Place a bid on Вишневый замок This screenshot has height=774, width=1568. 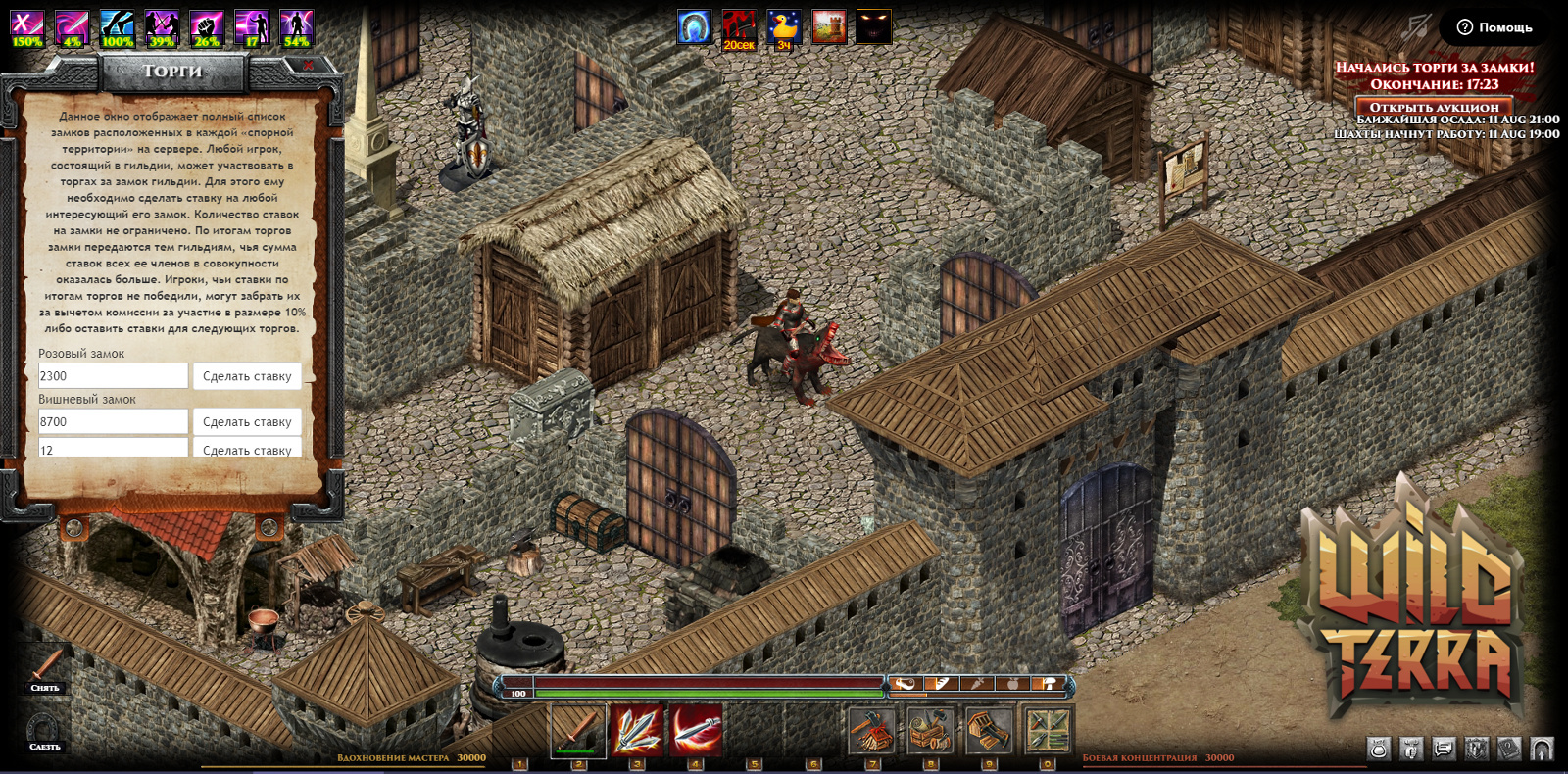[x=247, y=422]
